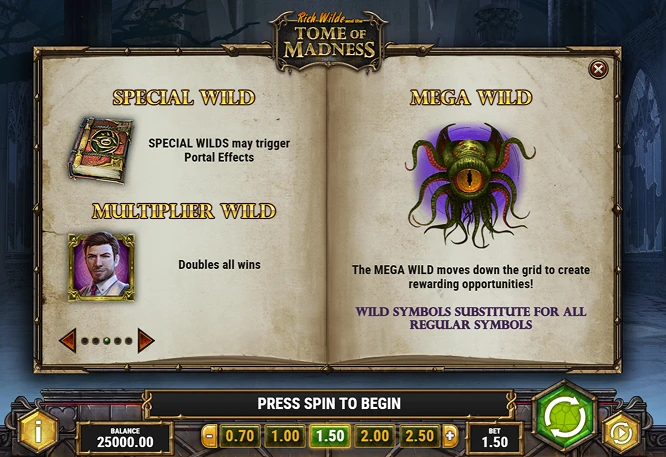Increase the bet with the plus button
This screenshot has height=457, width=666.
click(450, 436)
